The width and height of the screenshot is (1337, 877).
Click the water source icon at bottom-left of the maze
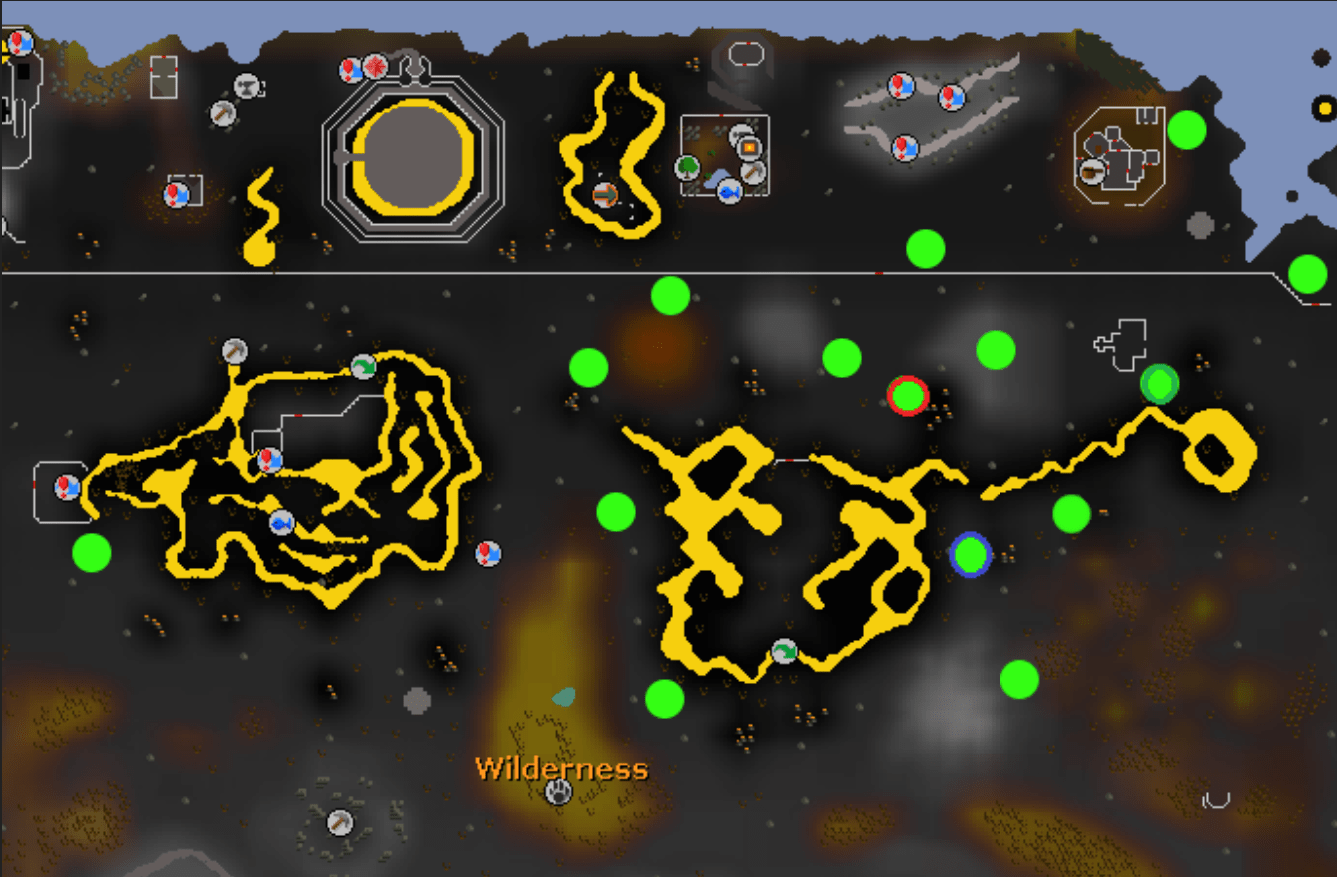coord(66,487)
